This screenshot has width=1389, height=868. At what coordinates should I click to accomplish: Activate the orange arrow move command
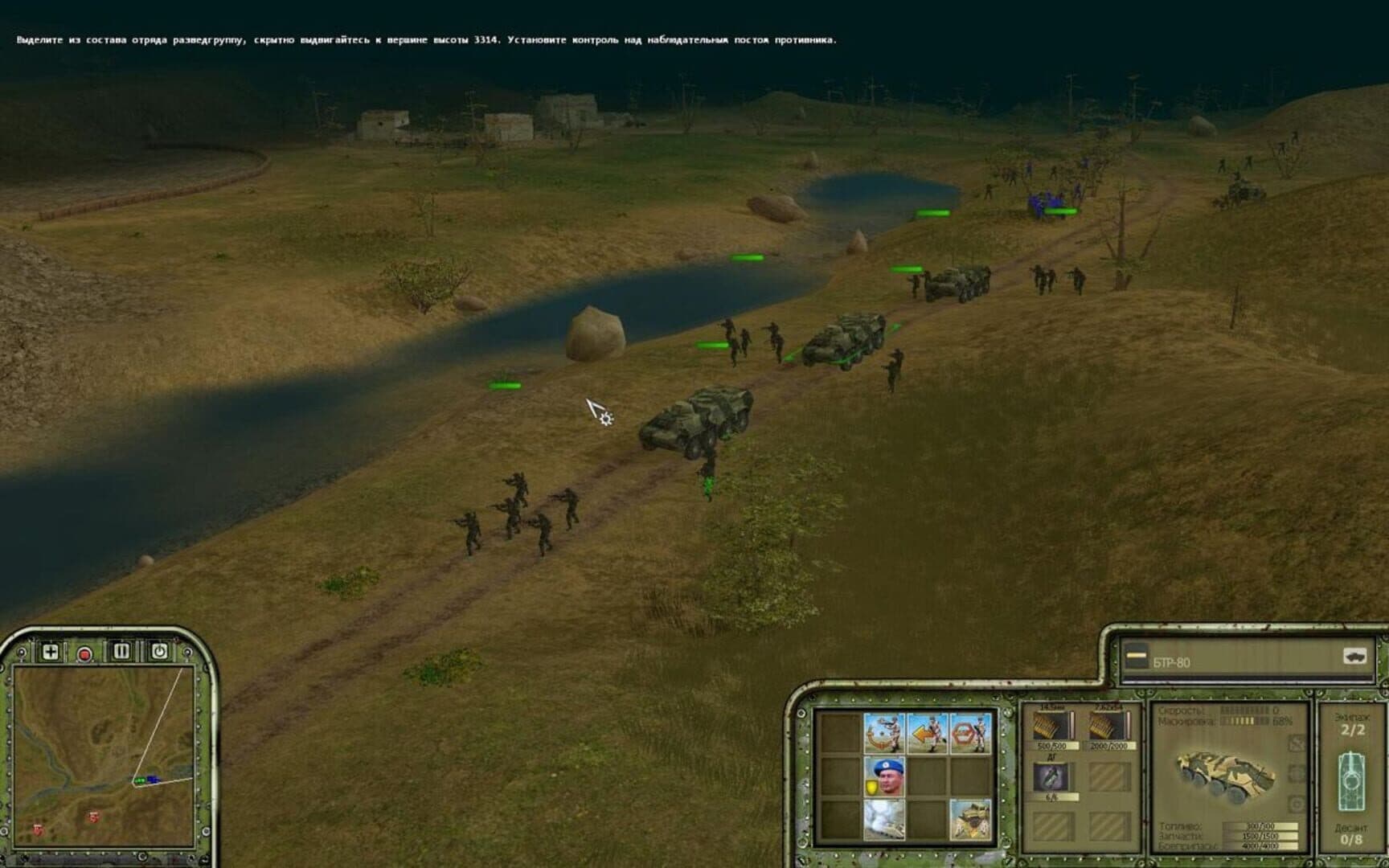tap(928, 733)
